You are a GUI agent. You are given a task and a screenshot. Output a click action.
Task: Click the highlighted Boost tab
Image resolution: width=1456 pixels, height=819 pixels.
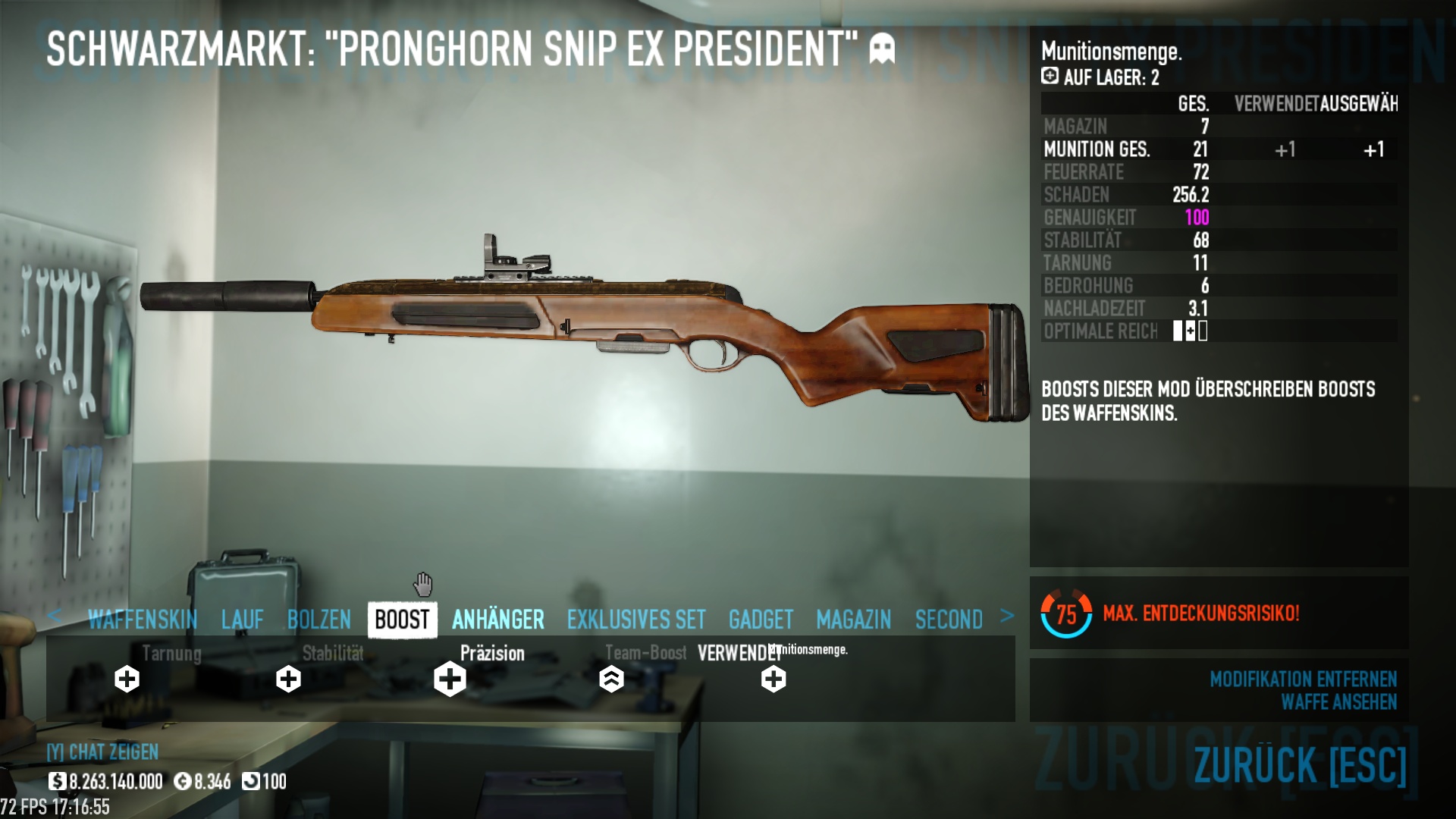(x=402, y=620)
